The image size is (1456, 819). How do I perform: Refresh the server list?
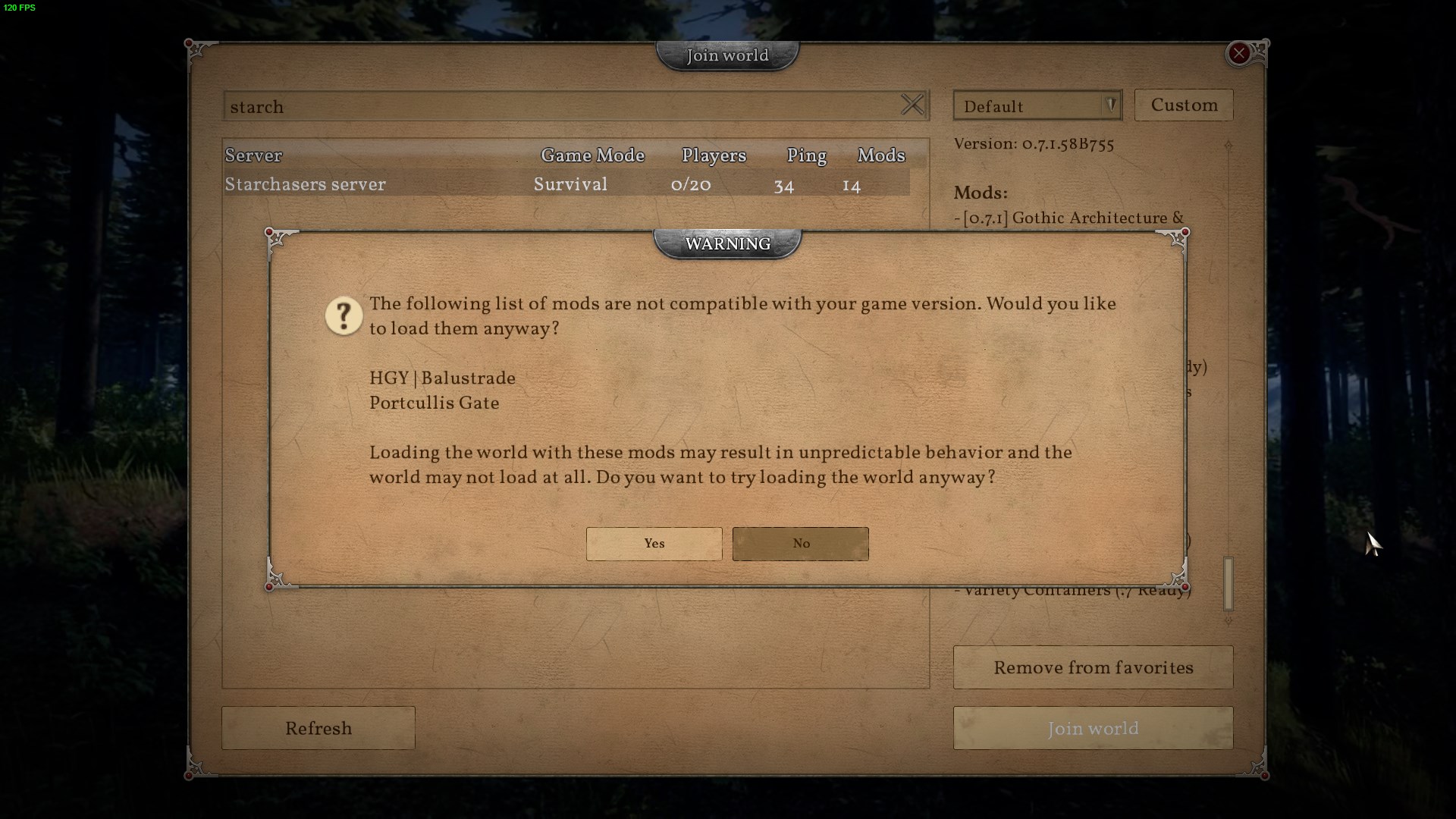tap(318, 728)
